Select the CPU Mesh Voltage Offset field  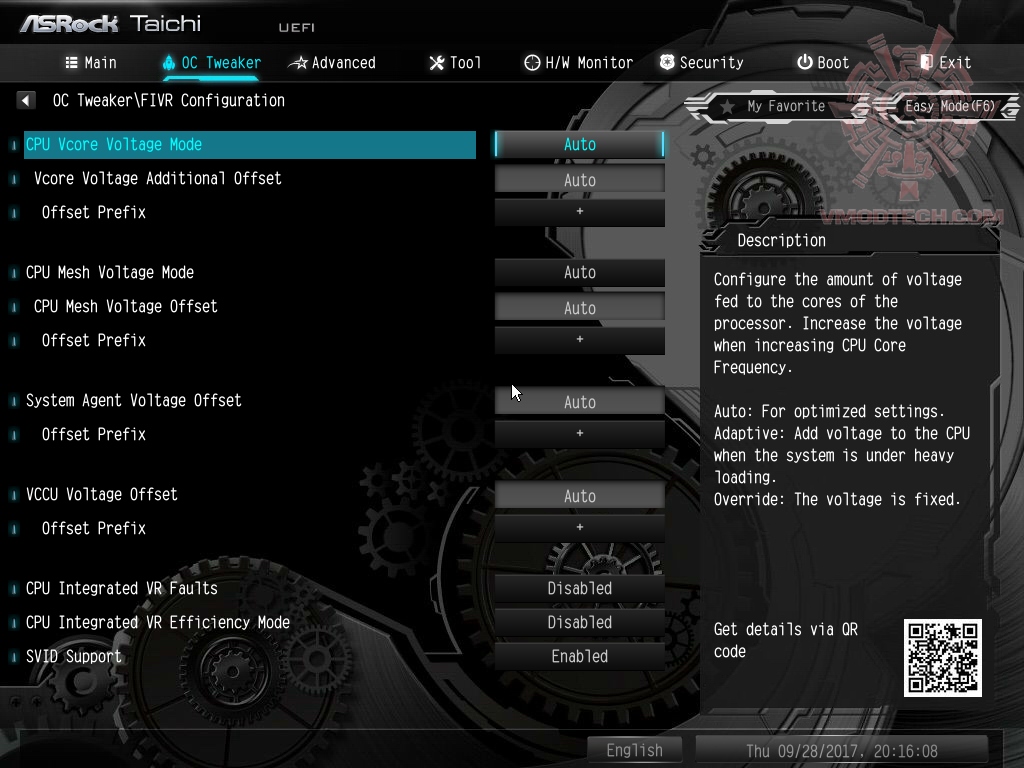[x=579, y=308]
